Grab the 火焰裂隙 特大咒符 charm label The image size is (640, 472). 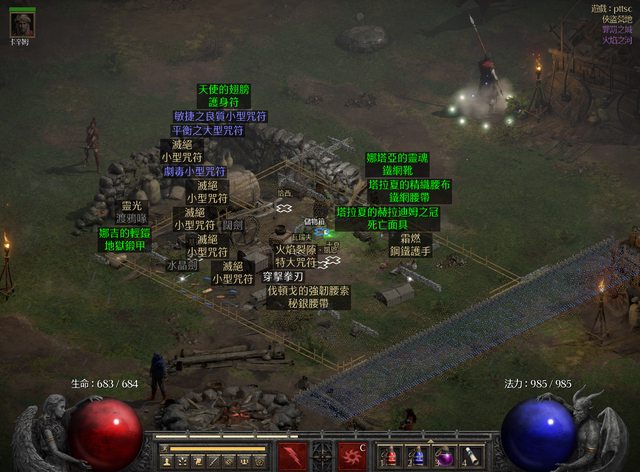(x=295, y=256)
